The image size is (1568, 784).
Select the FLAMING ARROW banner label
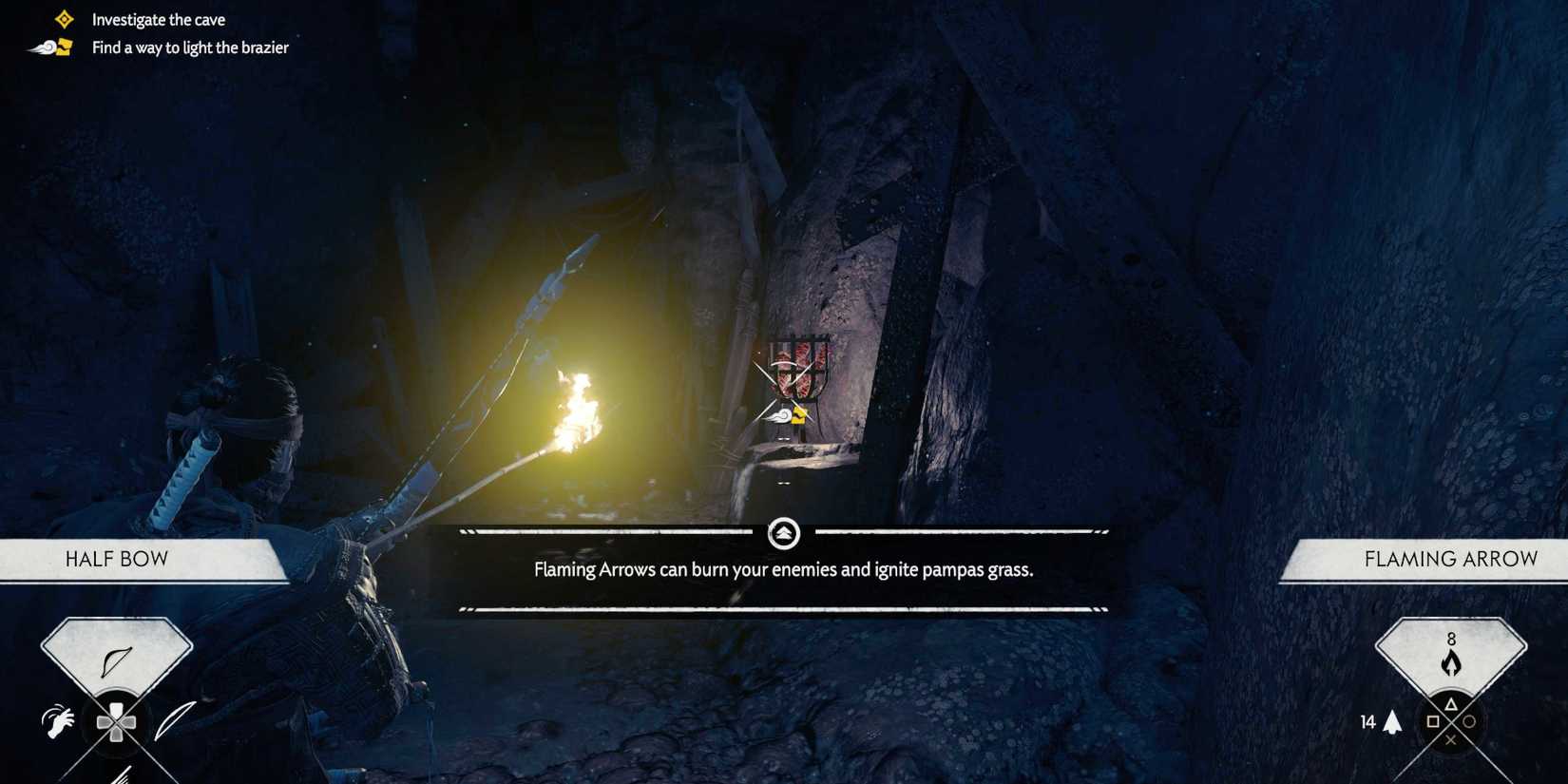coord(1451,559)
